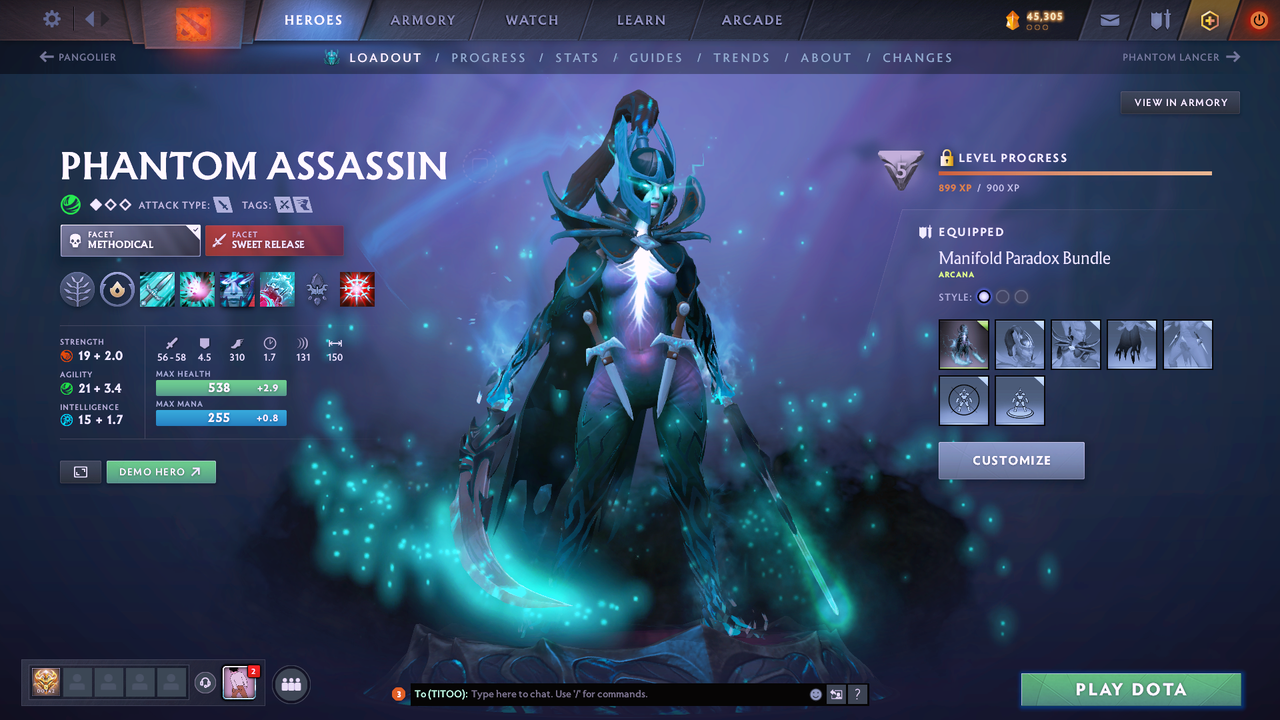Open the friends and party groups icon
Viewport: 1280px width, 720px height.
click(x=290, y=684)
